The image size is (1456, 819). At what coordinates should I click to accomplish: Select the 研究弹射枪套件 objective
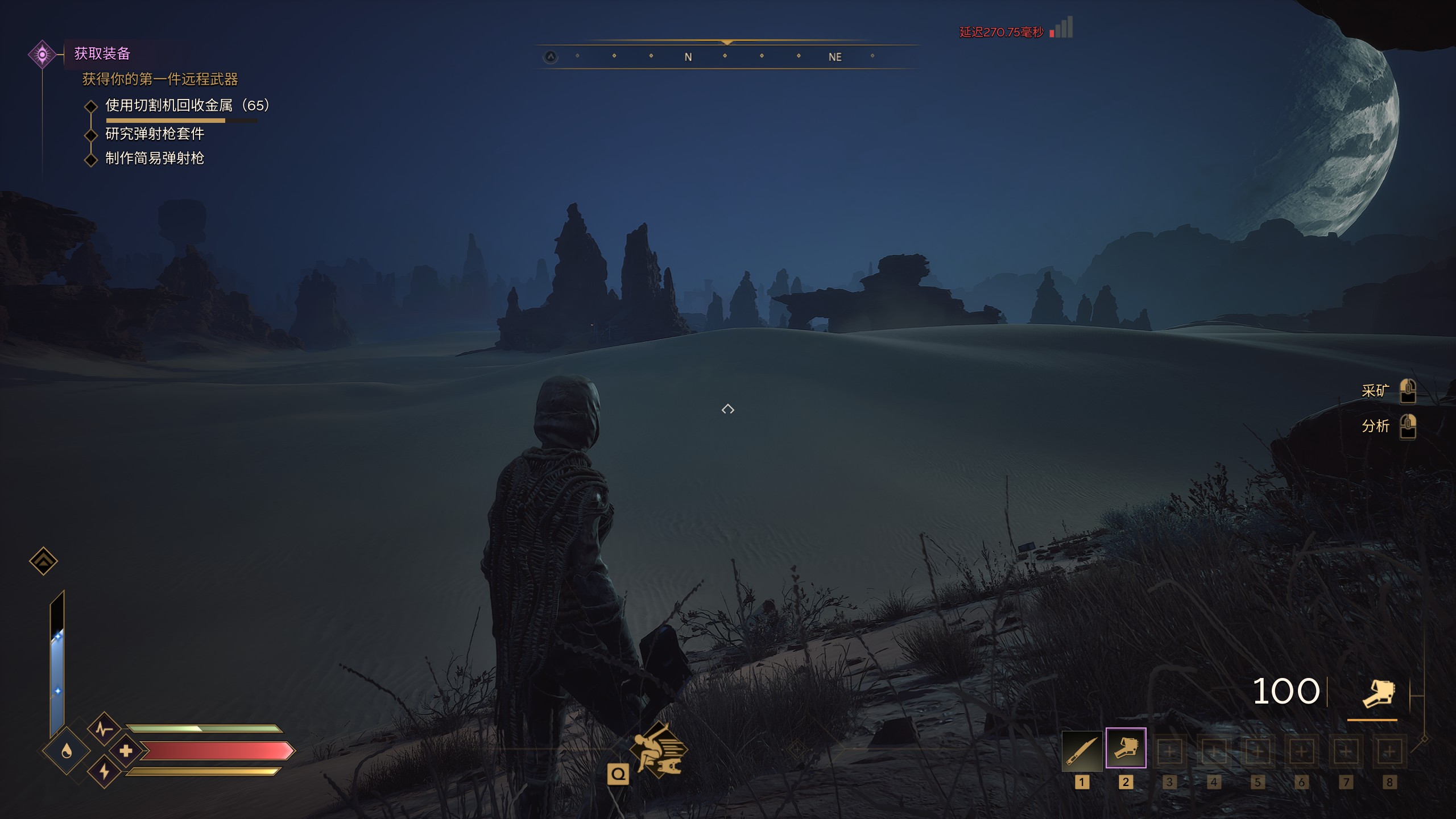pos(155,134)
